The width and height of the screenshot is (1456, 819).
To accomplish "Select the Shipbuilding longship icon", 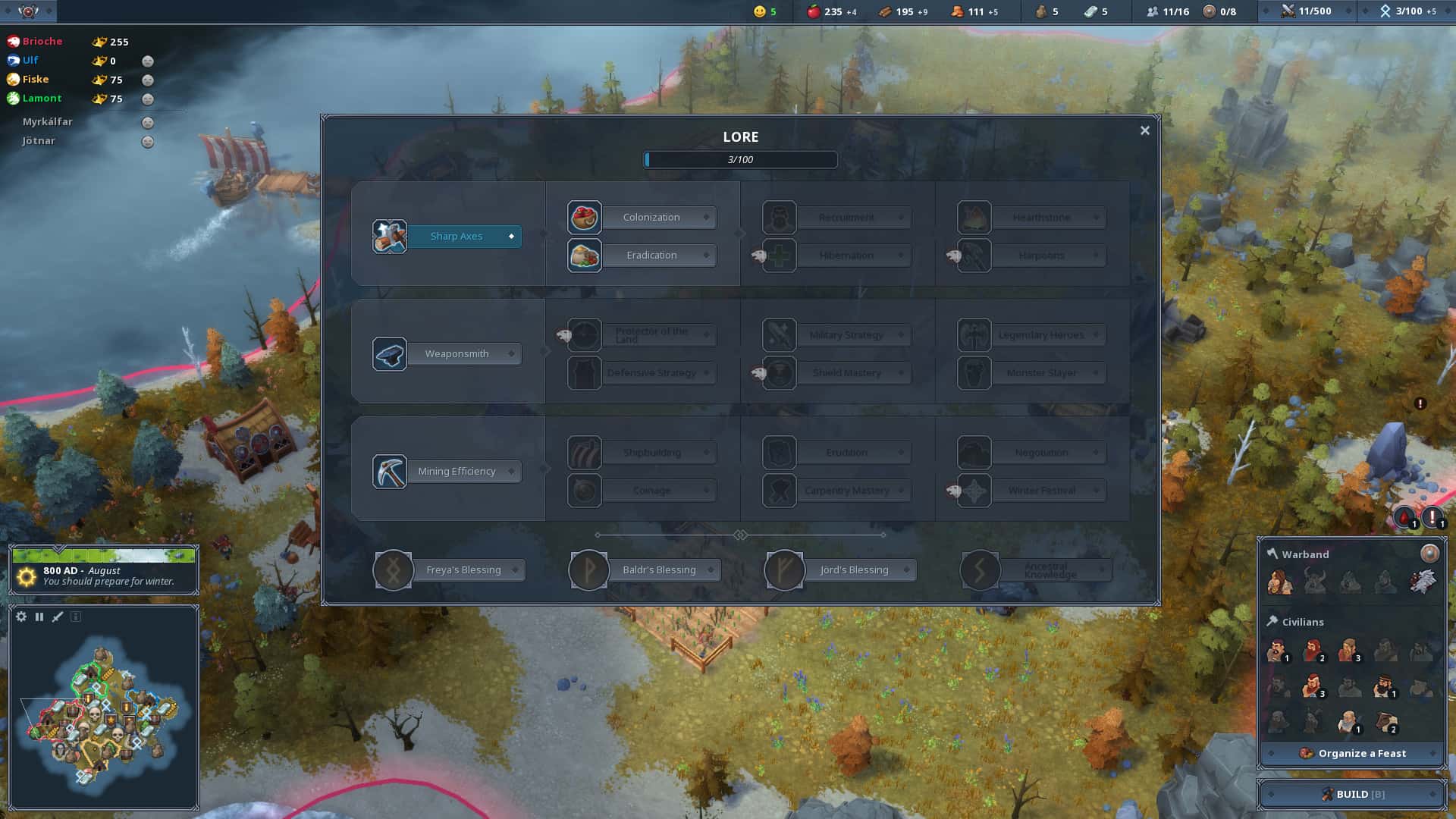I will coord(584,452).
